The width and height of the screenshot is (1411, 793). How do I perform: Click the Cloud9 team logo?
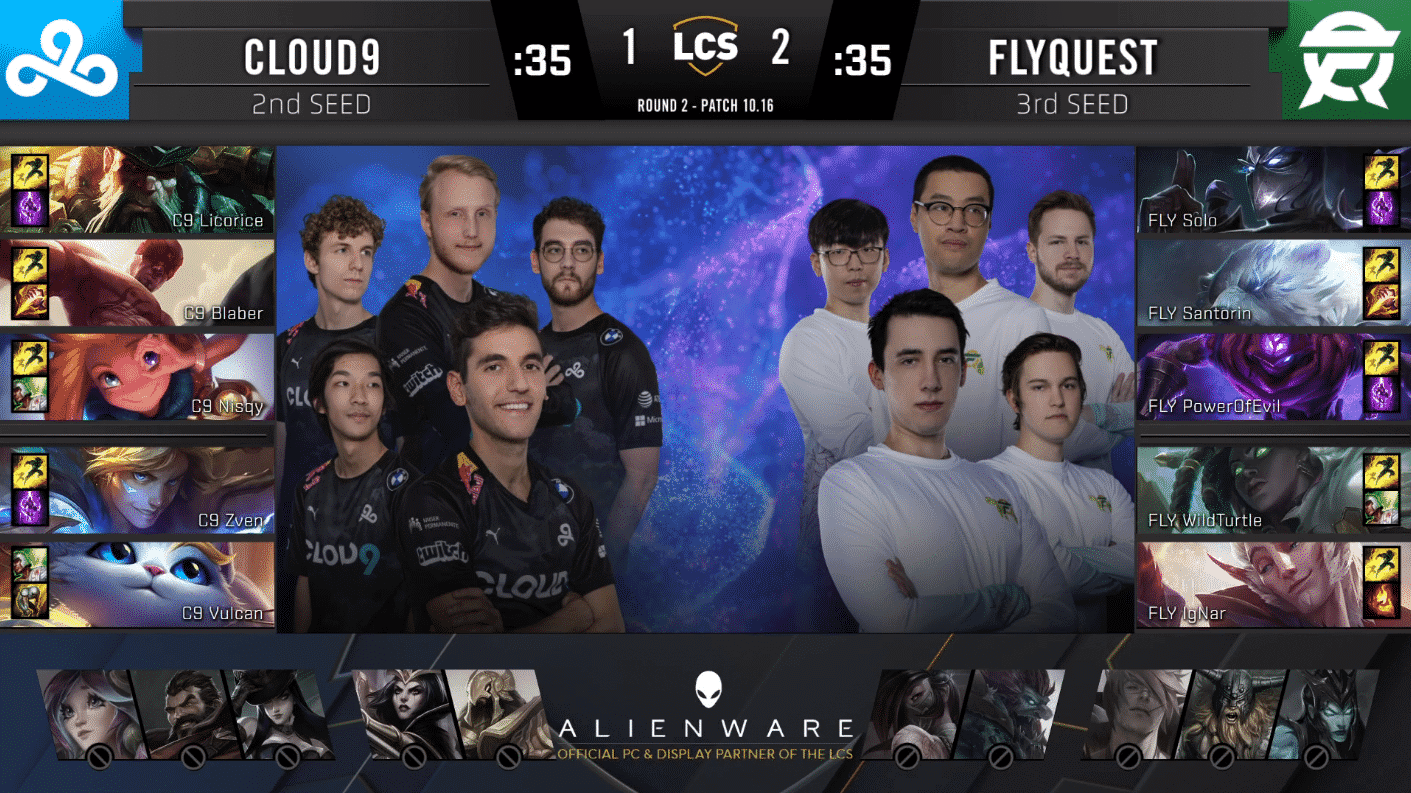point(62,57)
